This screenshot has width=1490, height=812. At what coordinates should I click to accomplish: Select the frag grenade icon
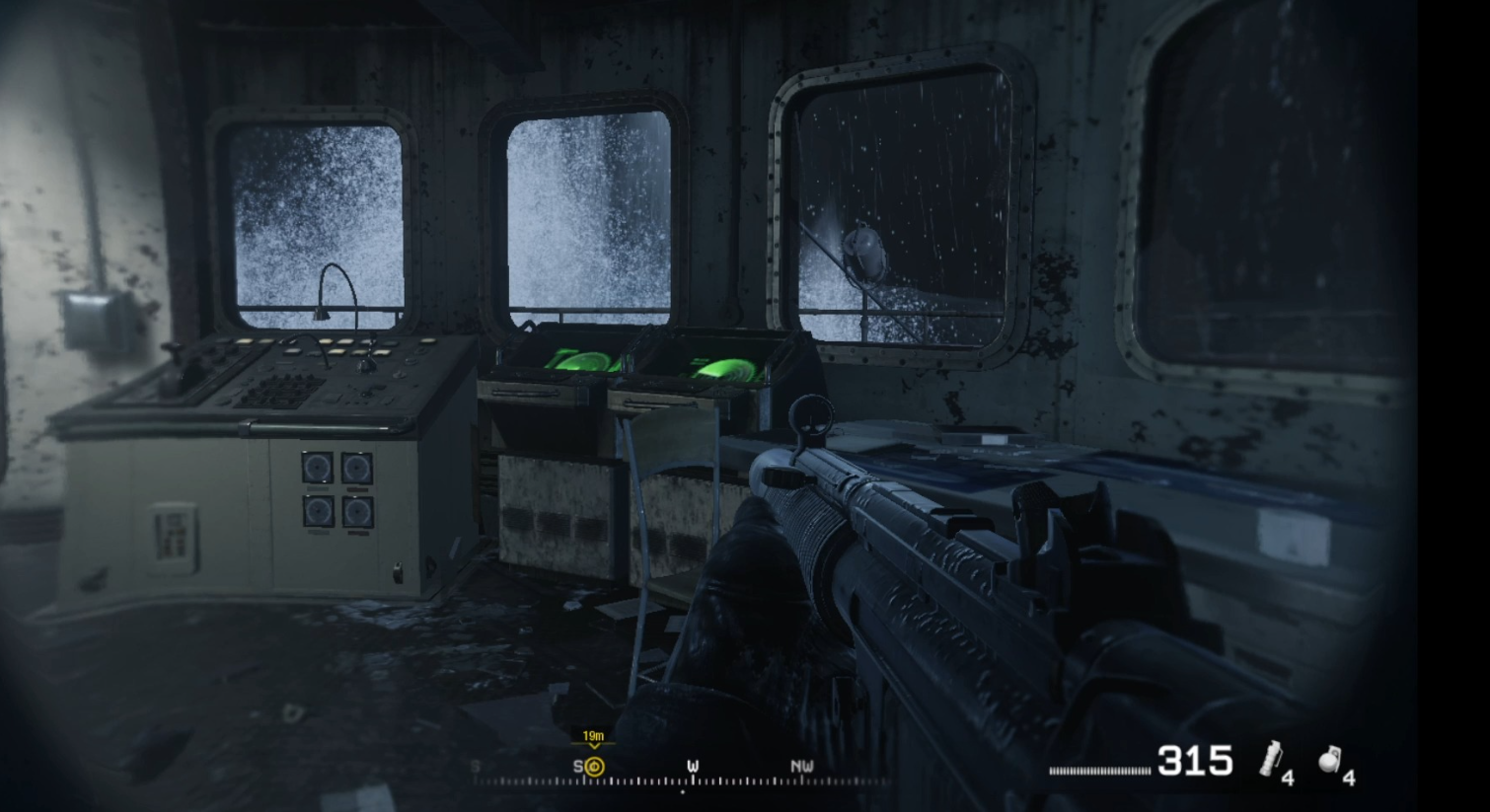coord(1331,760)
